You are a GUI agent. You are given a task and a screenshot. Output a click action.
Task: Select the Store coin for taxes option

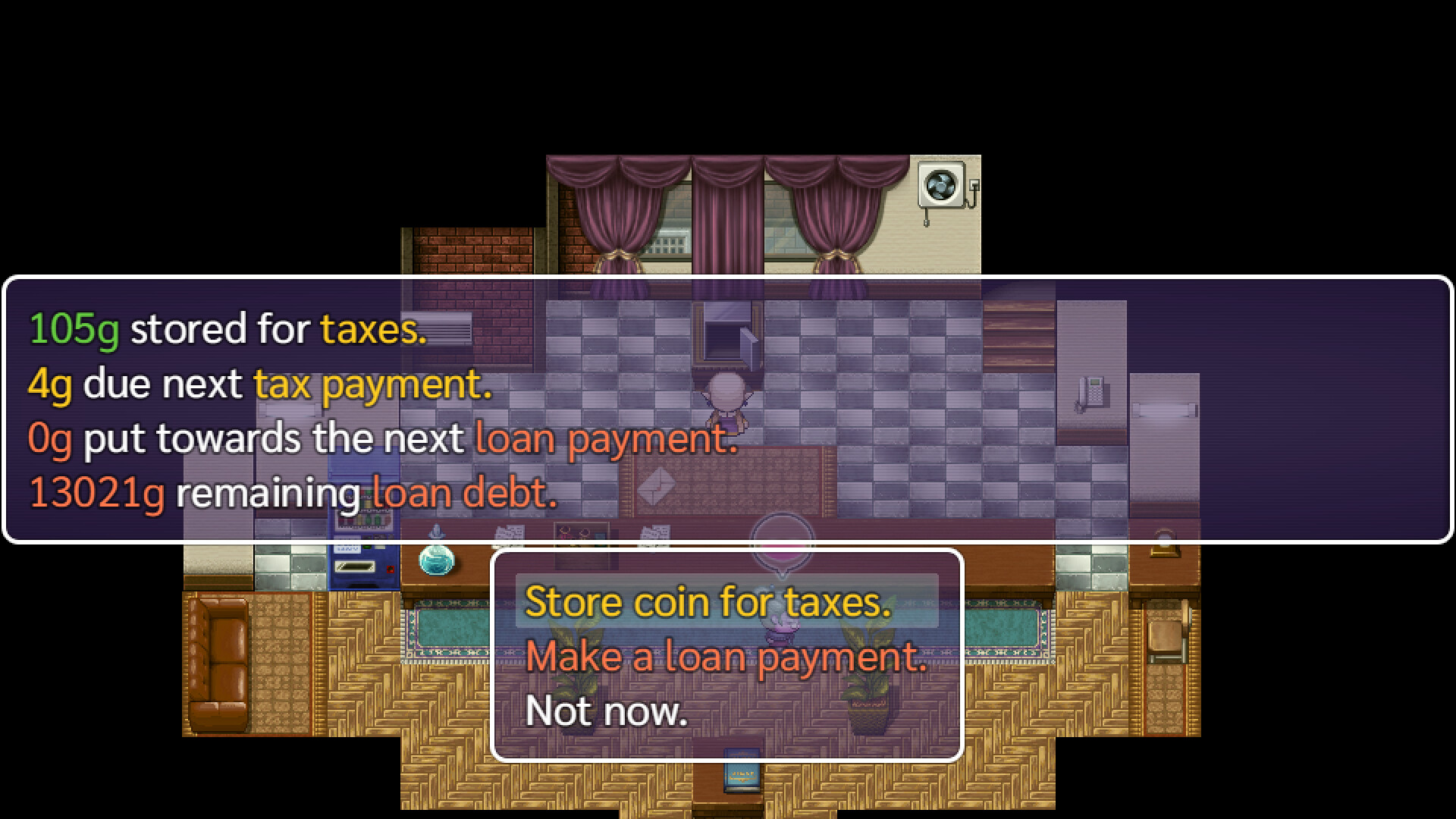point(708,601)
